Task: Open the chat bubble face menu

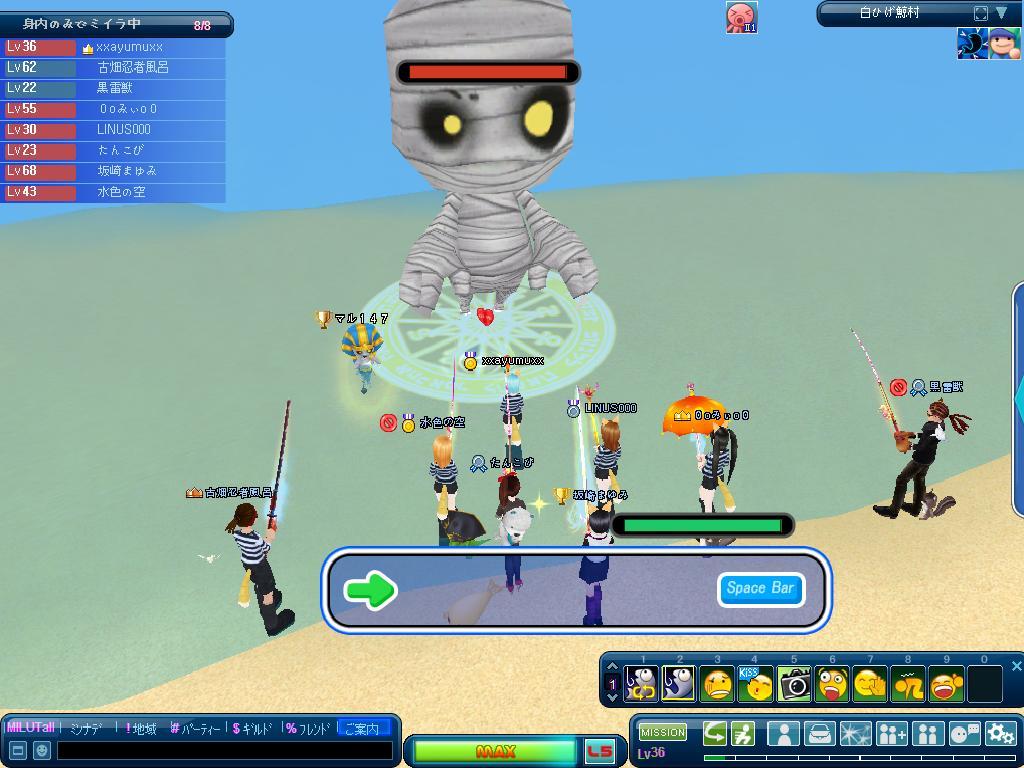Action: pyautogui.click(x=964, y=734)
